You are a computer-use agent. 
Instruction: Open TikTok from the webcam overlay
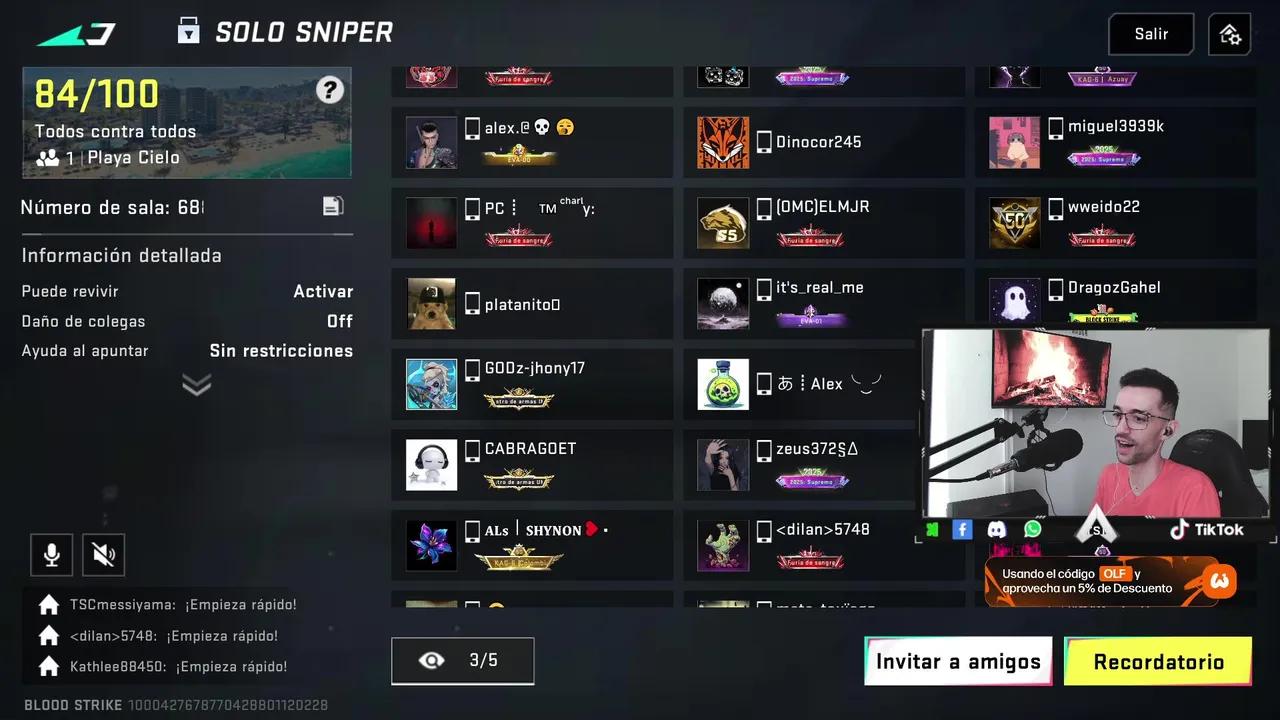pos(1206,529)
